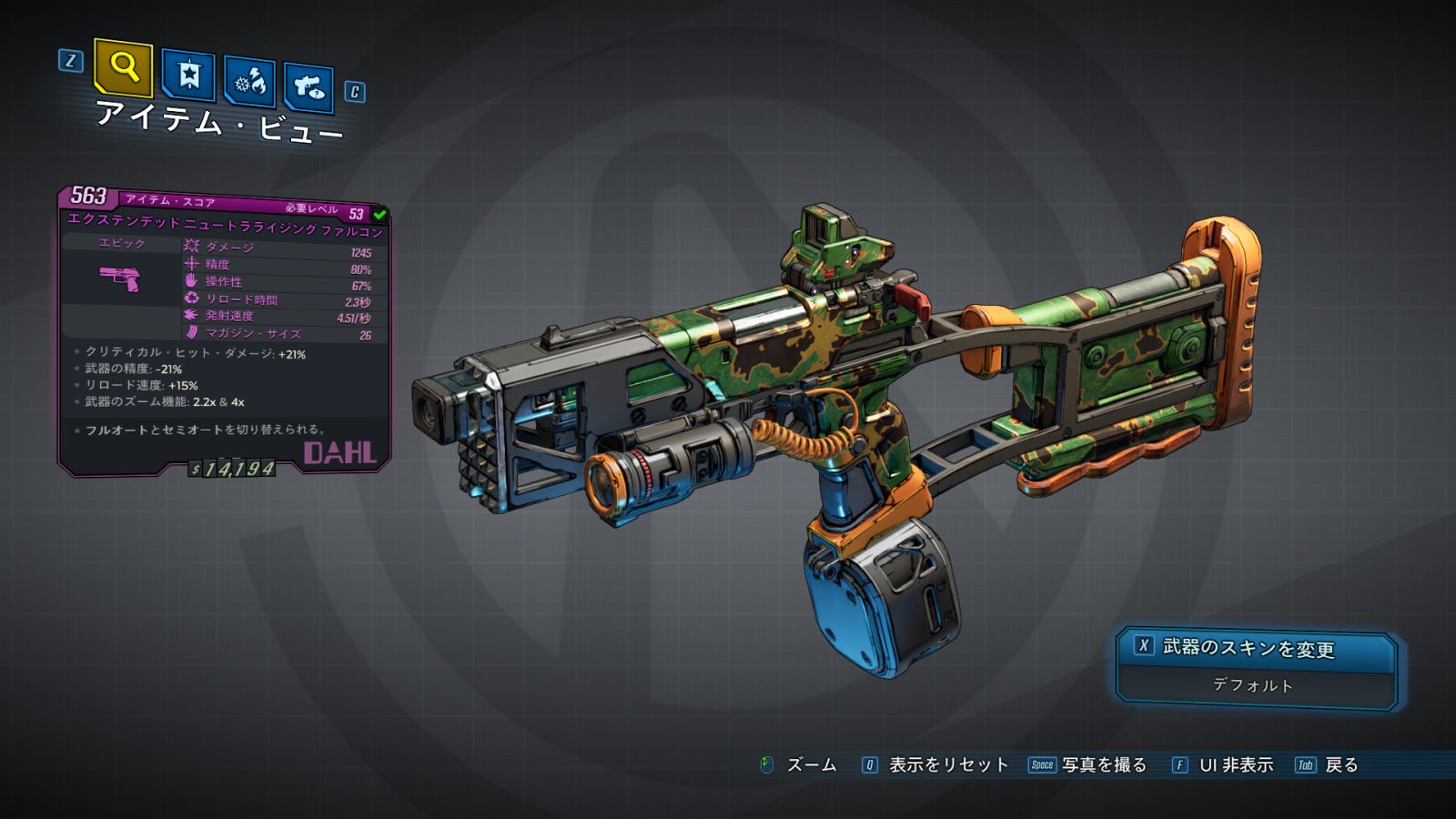Switch to the gun with eye tab

pos(308,87)
